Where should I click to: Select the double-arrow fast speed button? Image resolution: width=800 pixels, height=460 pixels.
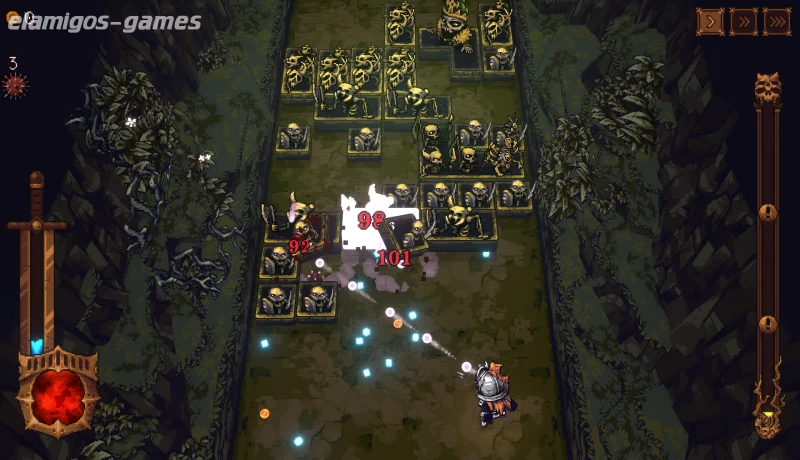(743, 22)
